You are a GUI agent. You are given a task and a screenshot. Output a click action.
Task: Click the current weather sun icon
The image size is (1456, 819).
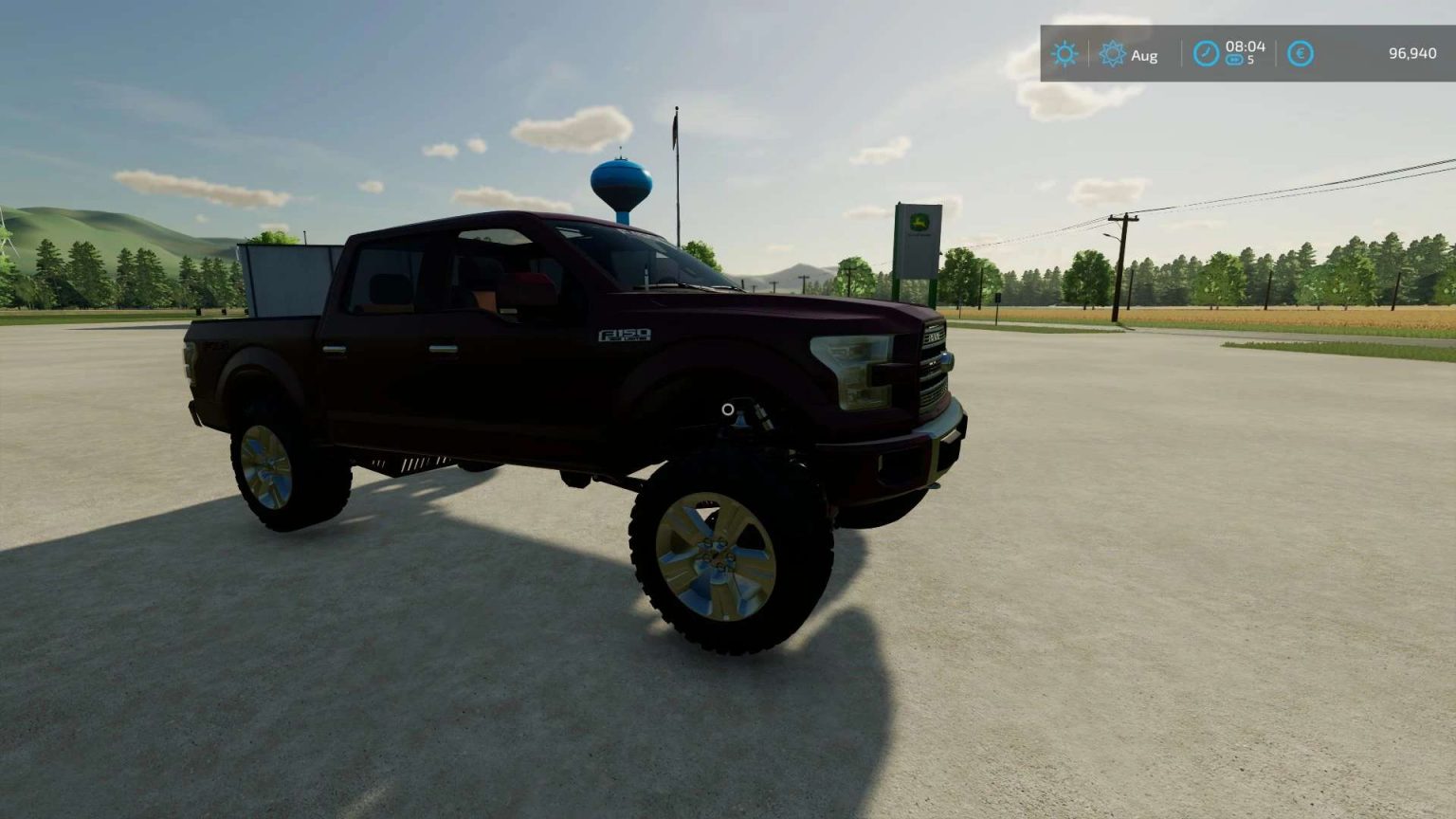tap(1065, 54)
